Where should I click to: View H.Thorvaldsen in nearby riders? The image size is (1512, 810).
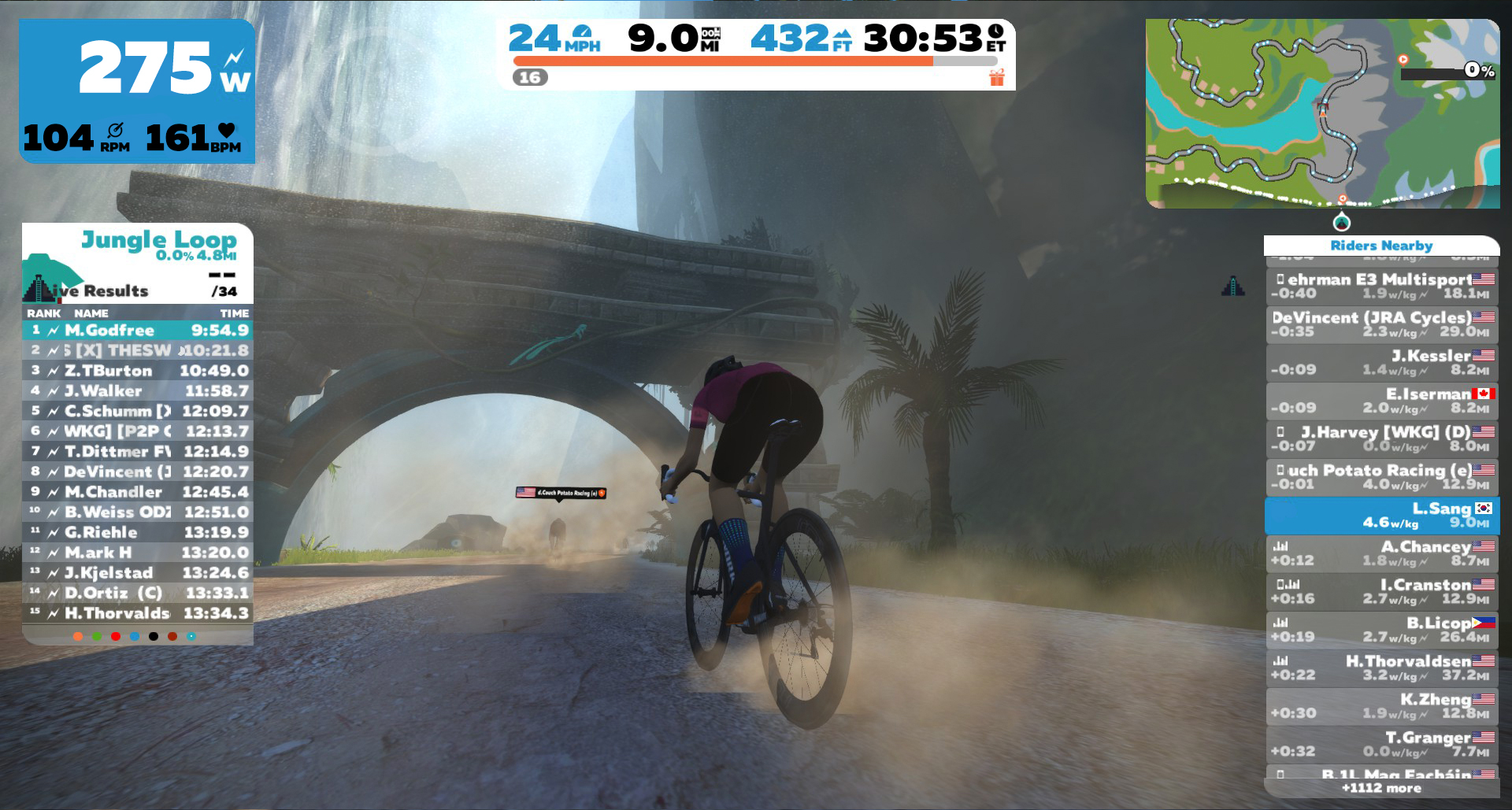pyautogui.click(x=1381, y=668)
